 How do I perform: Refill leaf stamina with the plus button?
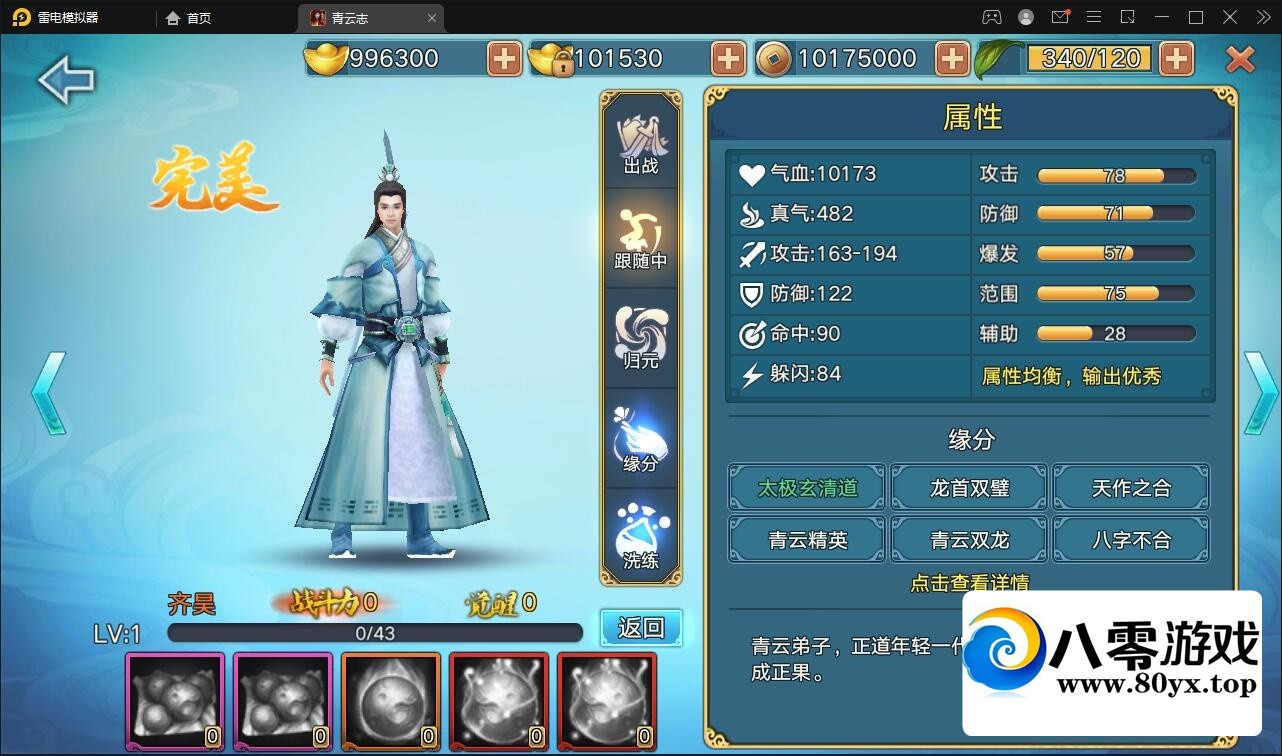point(1176,59)
